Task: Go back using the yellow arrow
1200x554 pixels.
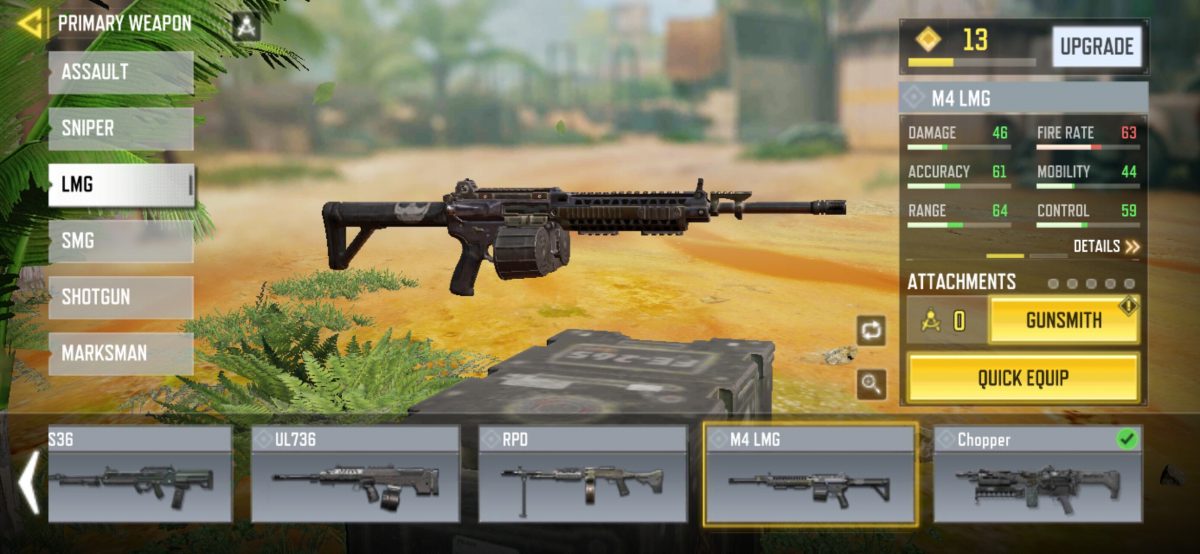Action: click(30, 23)
